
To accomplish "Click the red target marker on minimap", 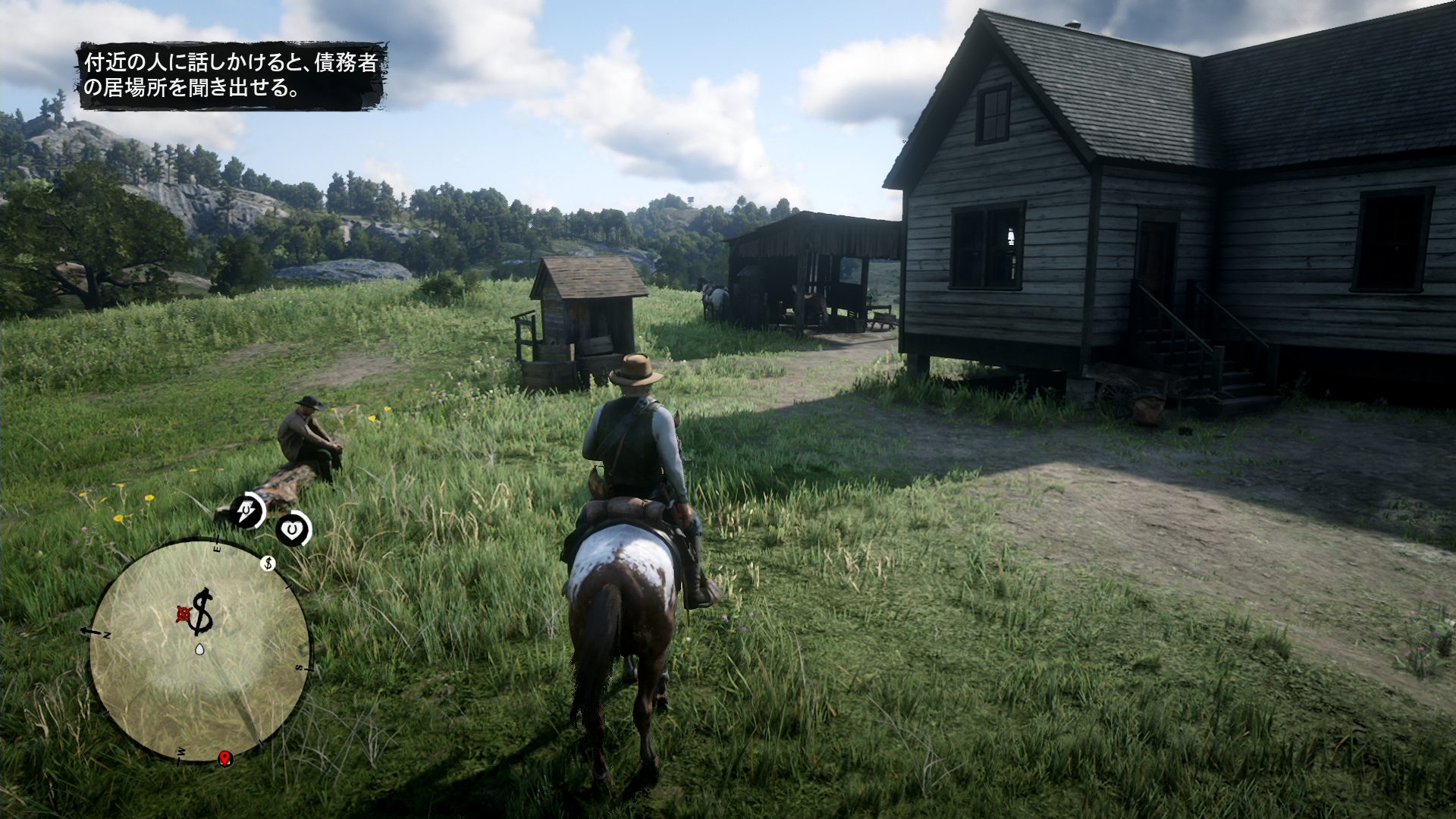I will click(184, 612).
